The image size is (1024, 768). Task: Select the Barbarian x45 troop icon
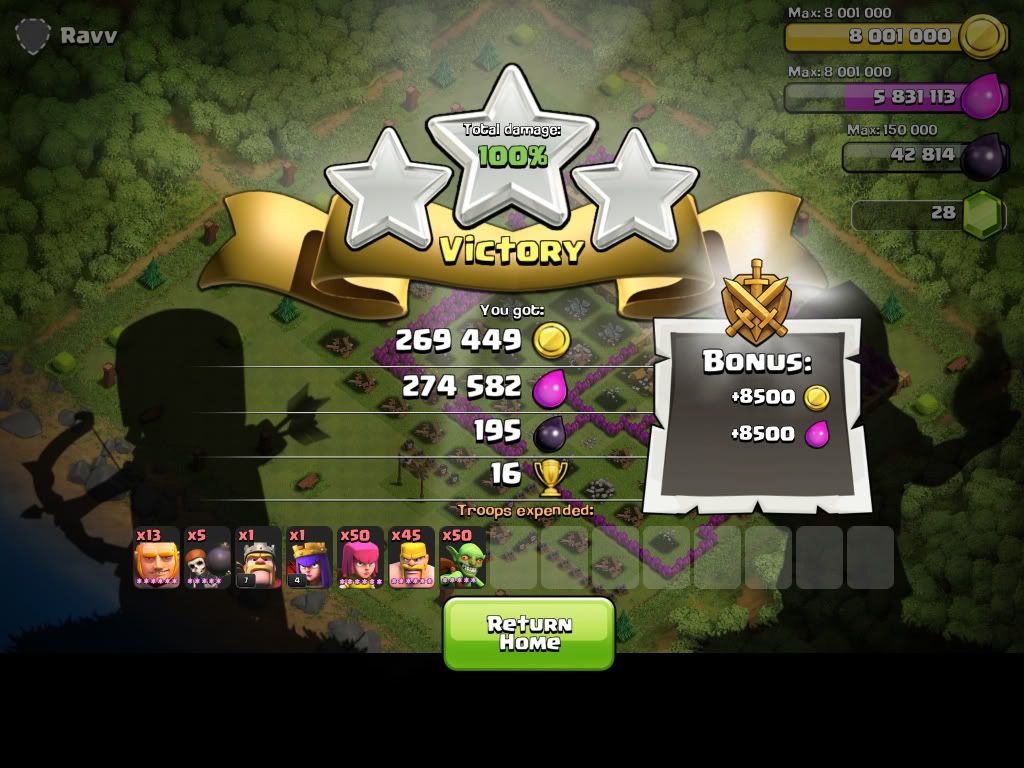click(x=412, y=558)
